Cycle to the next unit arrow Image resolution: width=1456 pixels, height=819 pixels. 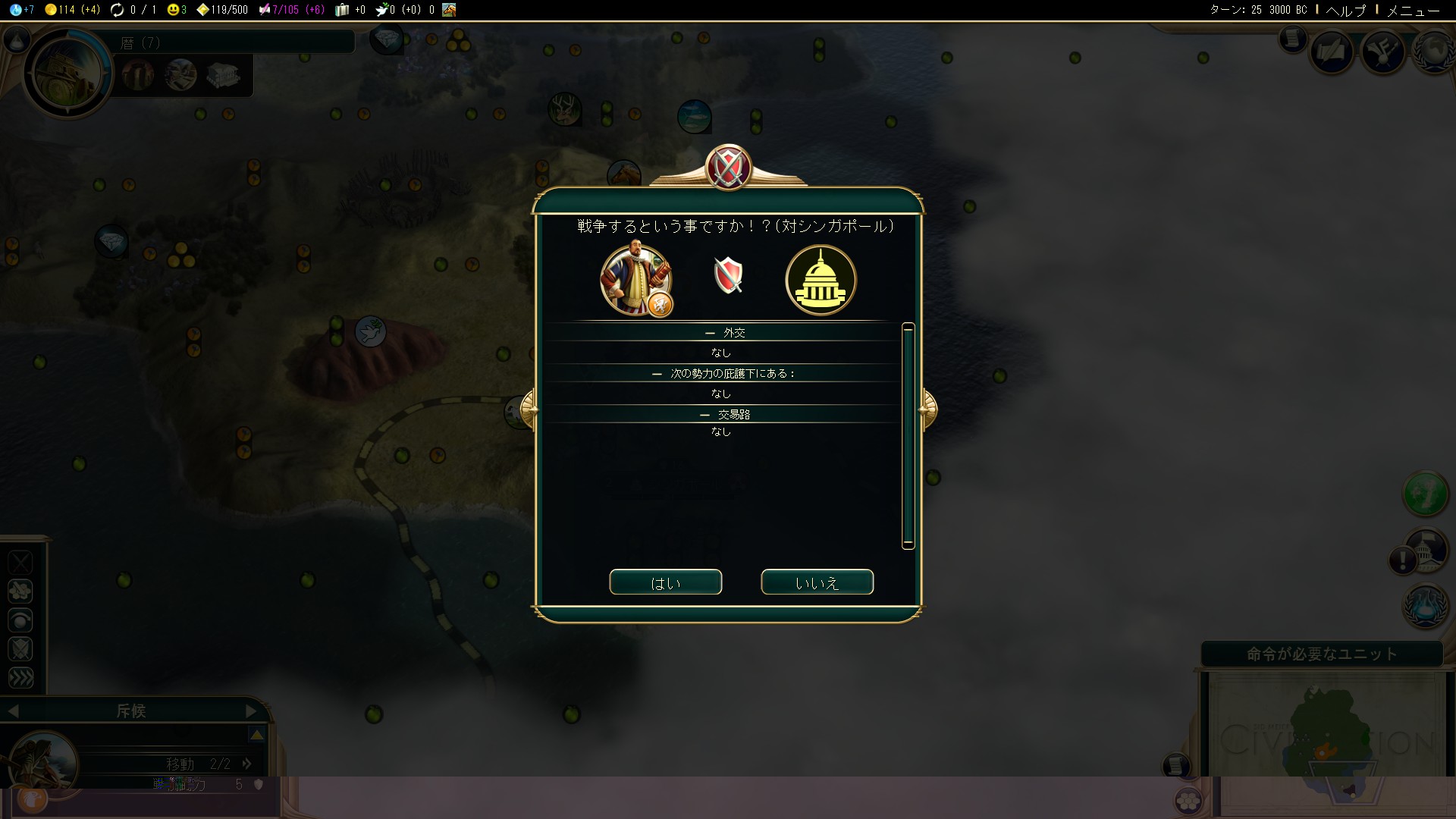251,711
